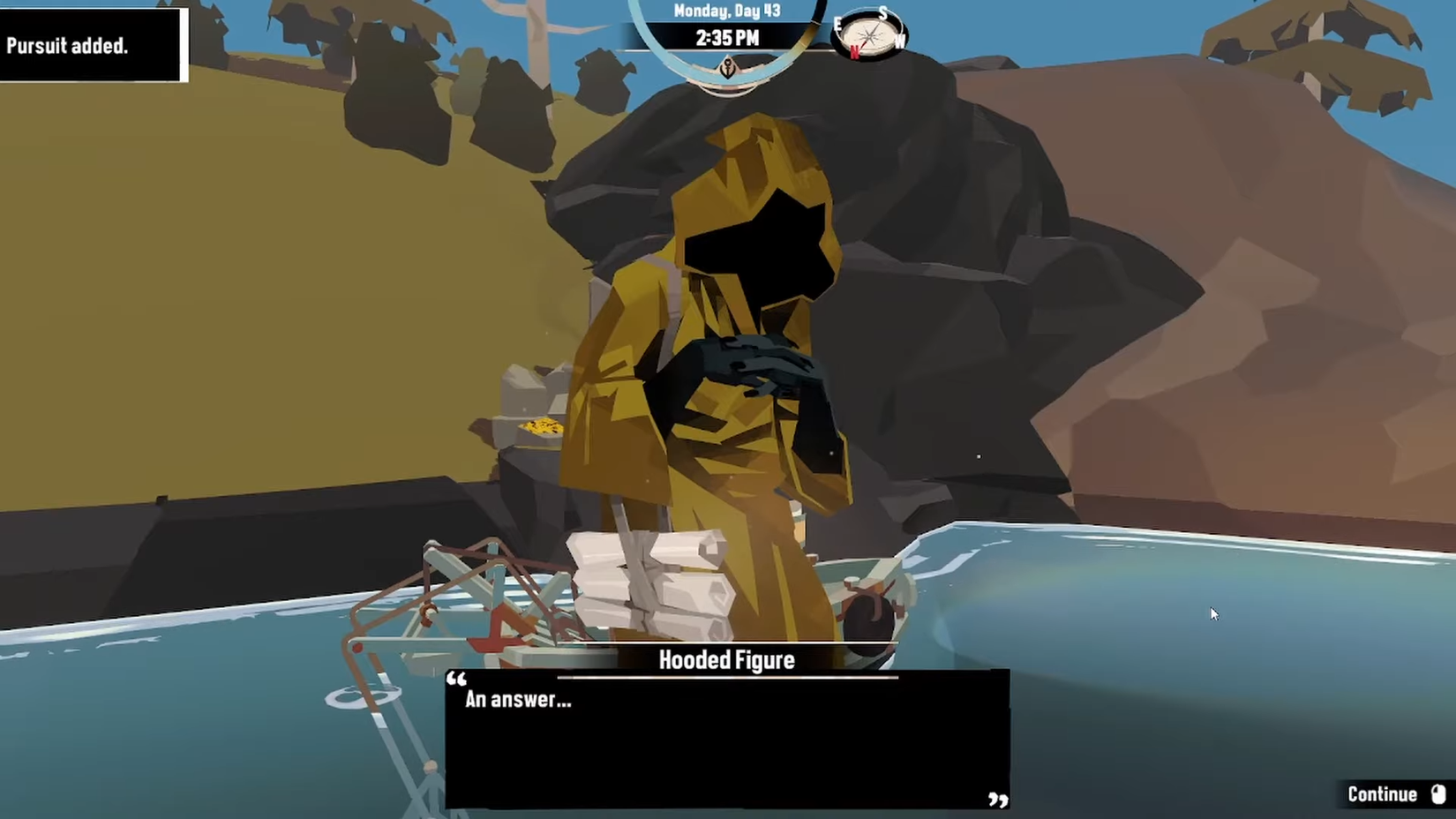Click the E marker on the compass
Screen dimensions: 1456x819
tap(838, 24)
